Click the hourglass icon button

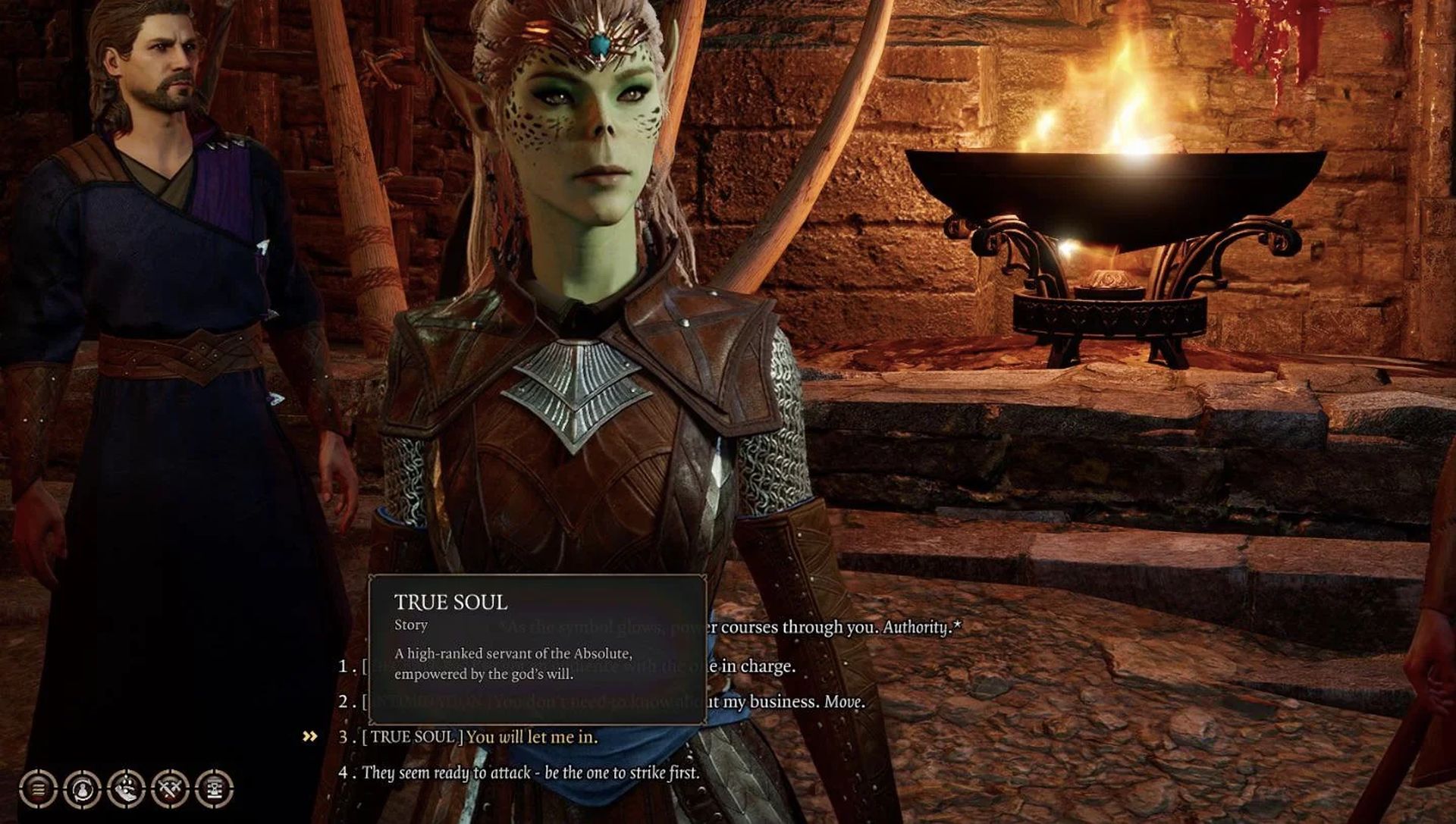point(214,788)
